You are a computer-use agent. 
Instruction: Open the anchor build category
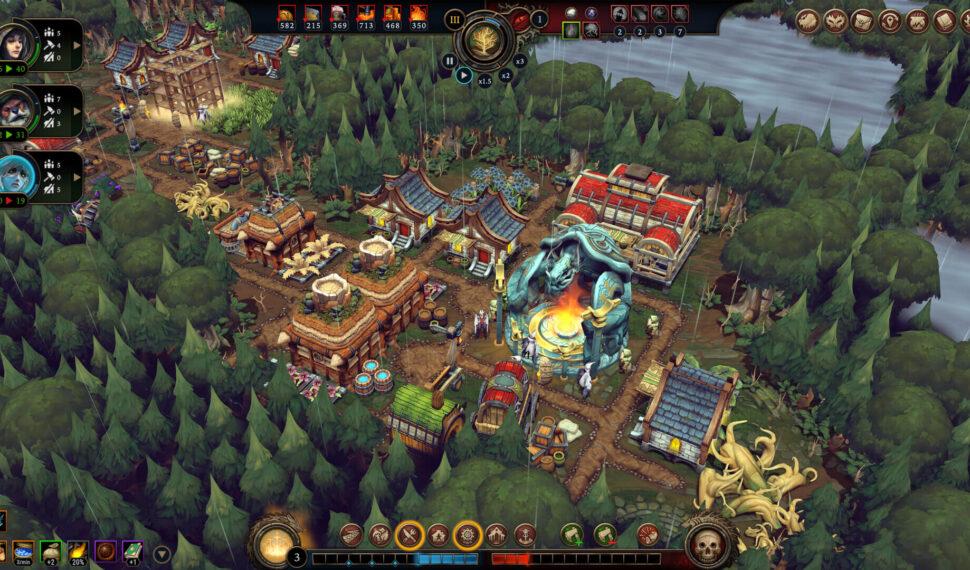pos(526,535)
